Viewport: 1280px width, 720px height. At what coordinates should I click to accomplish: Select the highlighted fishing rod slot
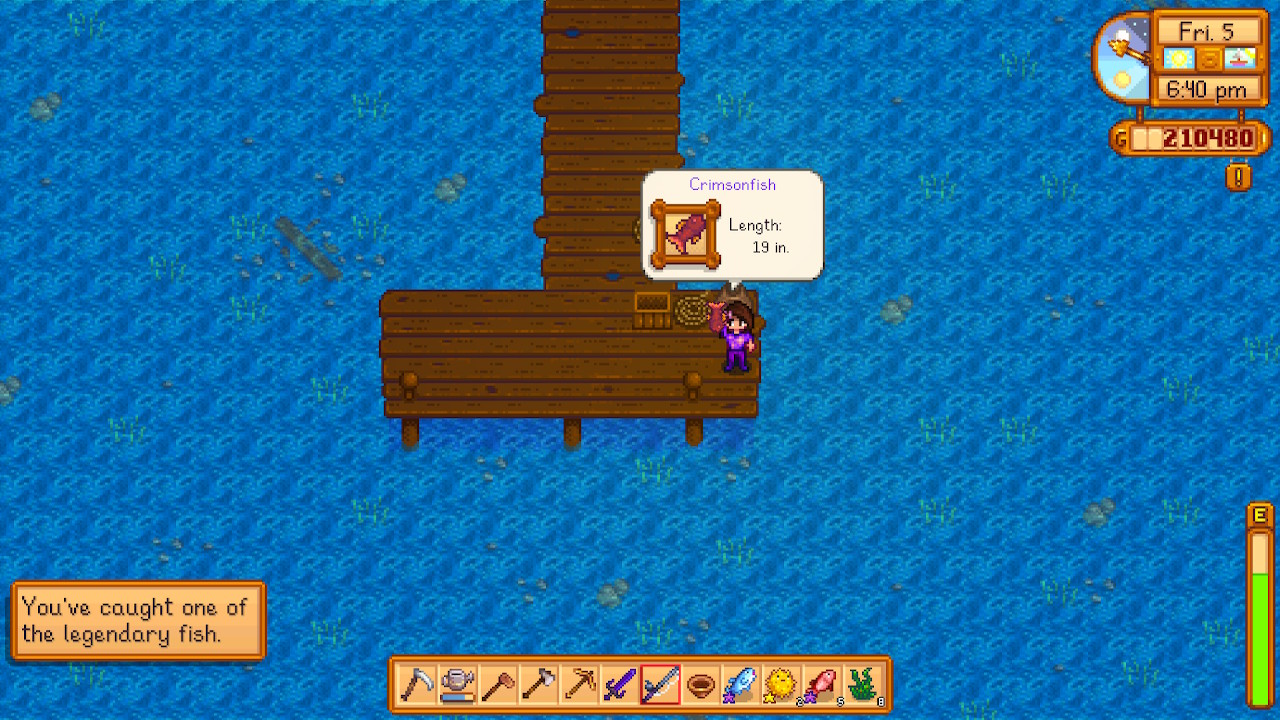point(660,685)
